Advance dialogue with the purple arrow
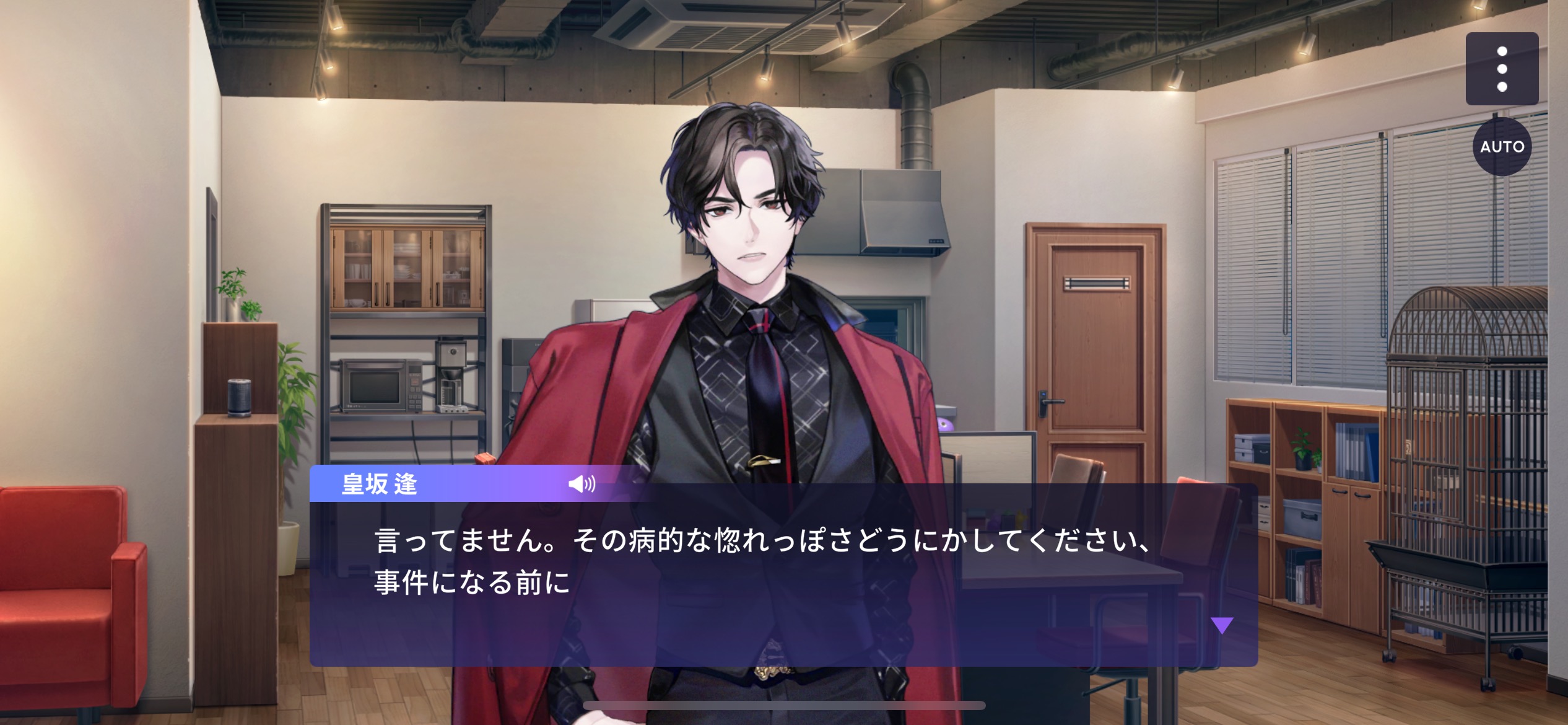Viewport: 1568px width, 725px height. click(x=1221, y=625)
